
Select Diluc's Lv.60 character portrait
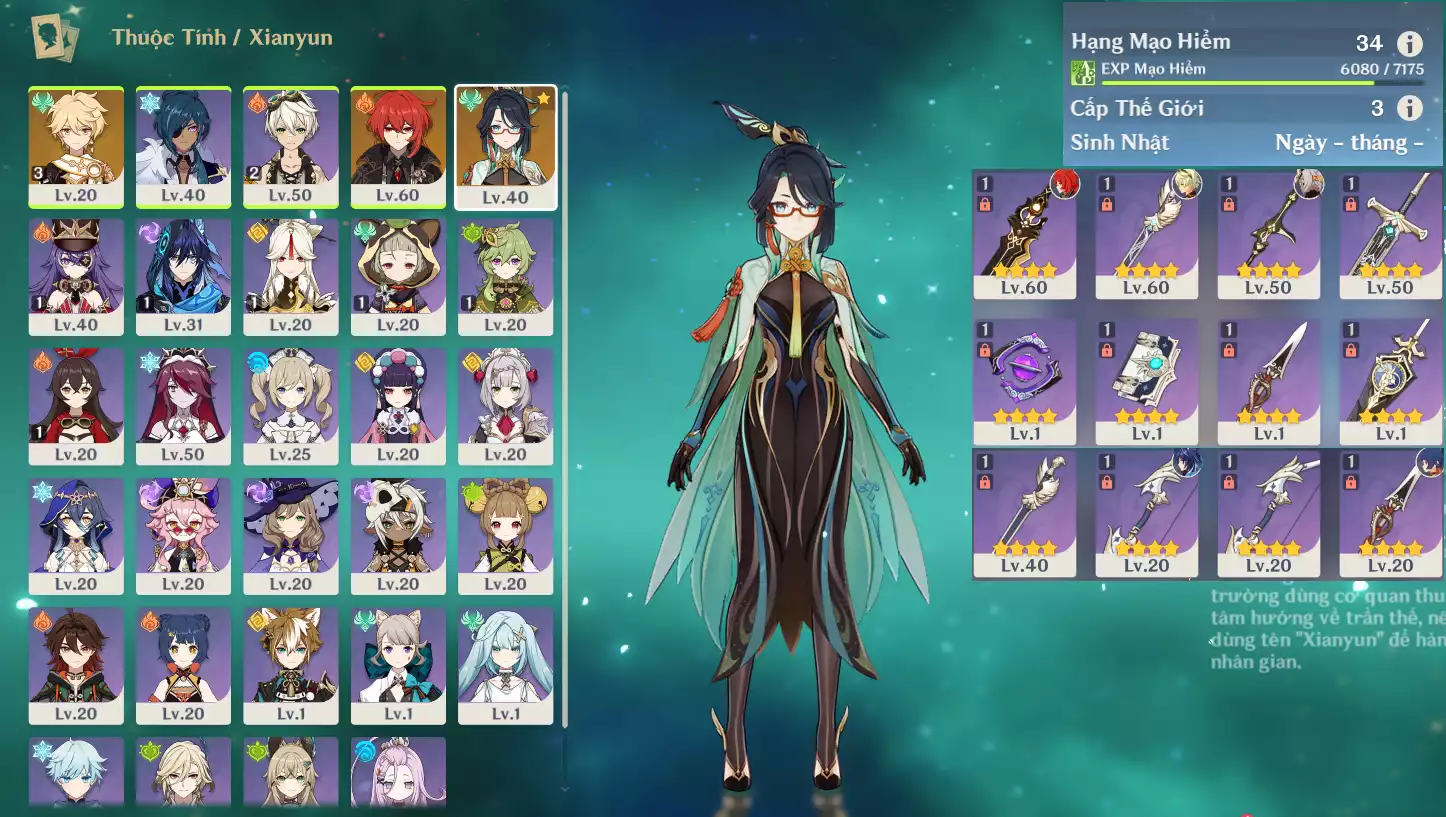point(398,147)
